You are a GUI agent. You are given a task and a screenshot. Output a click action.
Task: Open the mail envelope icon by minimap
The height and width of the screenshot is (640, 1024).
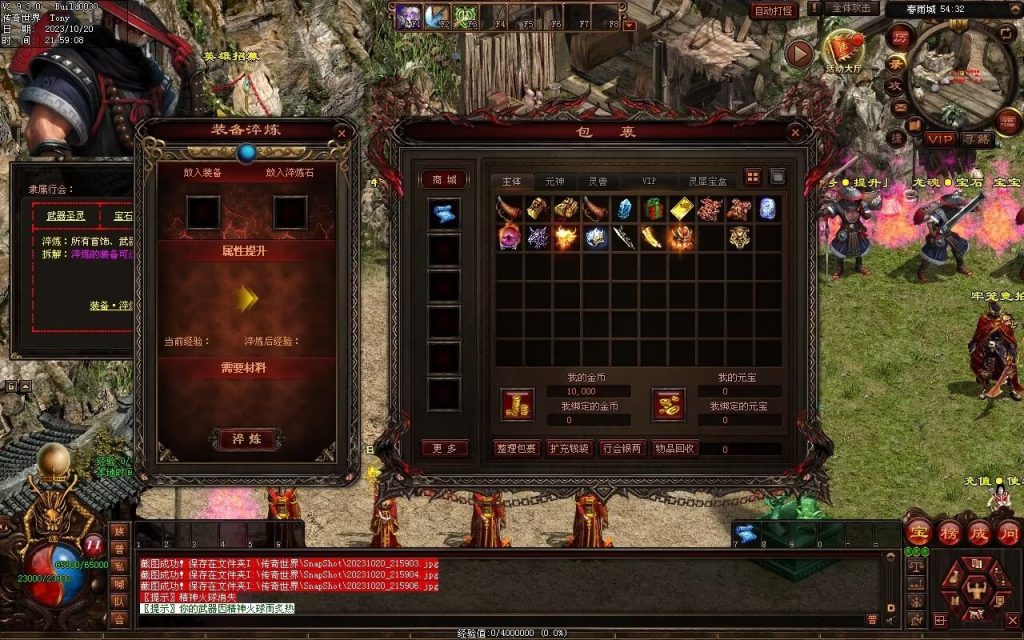click(900, 108)
